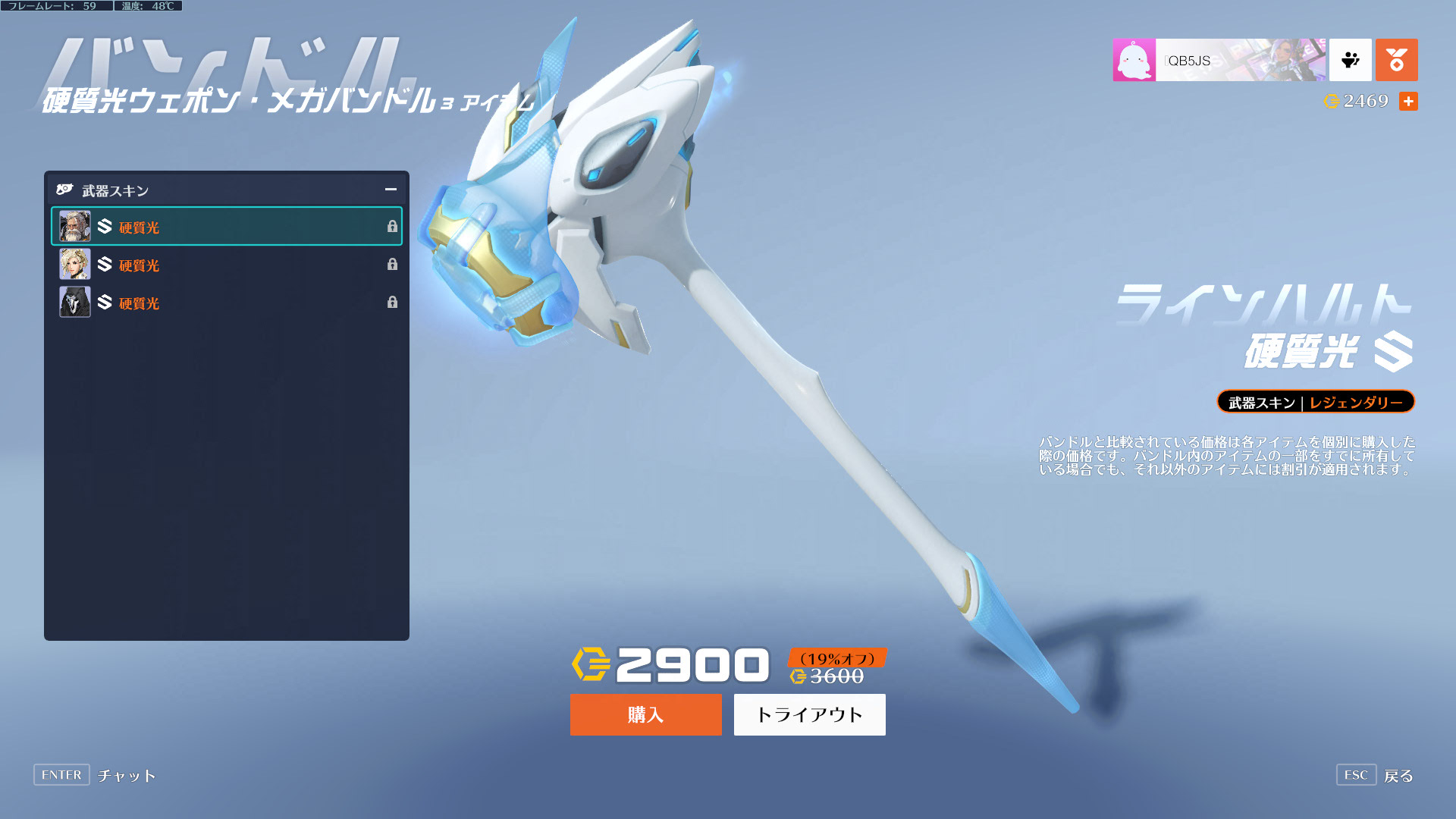Select Reinhardt's 硬質光 weapon skin row

(x=226, y=227)
